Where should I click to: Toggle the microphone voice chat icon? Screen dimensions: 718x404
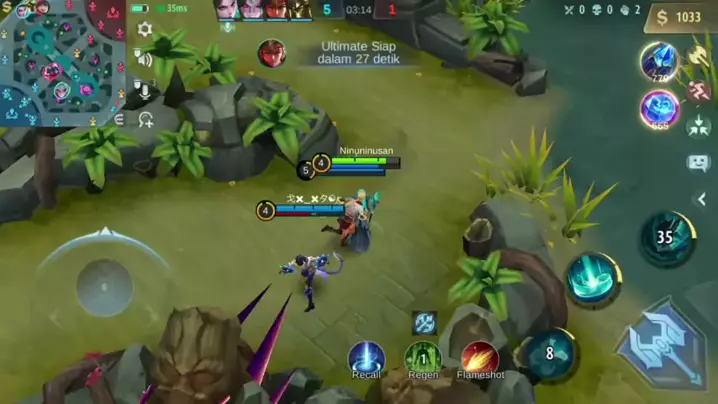point(145,91)
